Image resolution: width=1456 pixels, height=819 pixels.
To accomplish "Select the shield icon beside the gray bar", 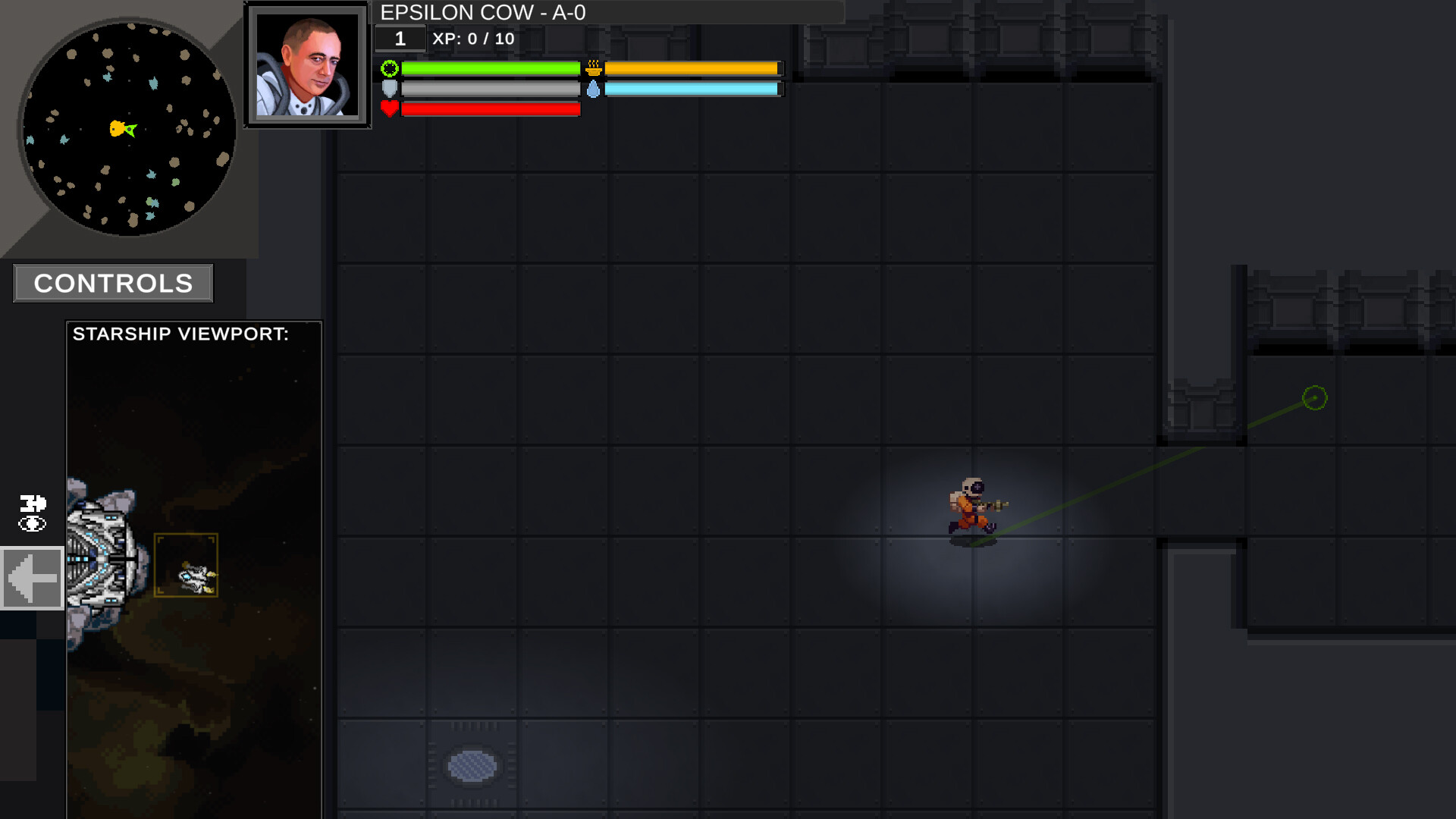I will tap(389, 89).
